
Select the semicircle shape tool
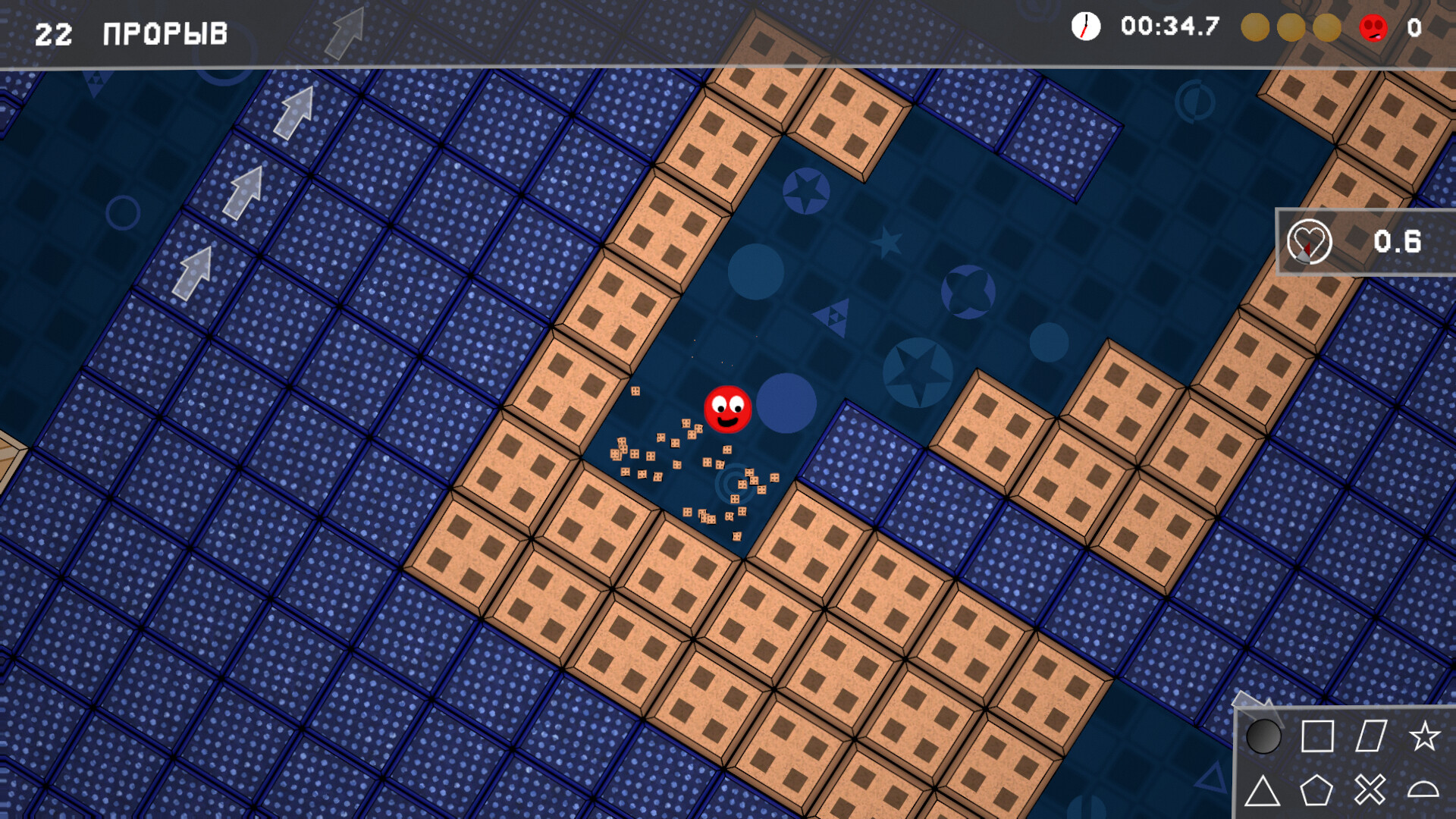[1424, 789]
